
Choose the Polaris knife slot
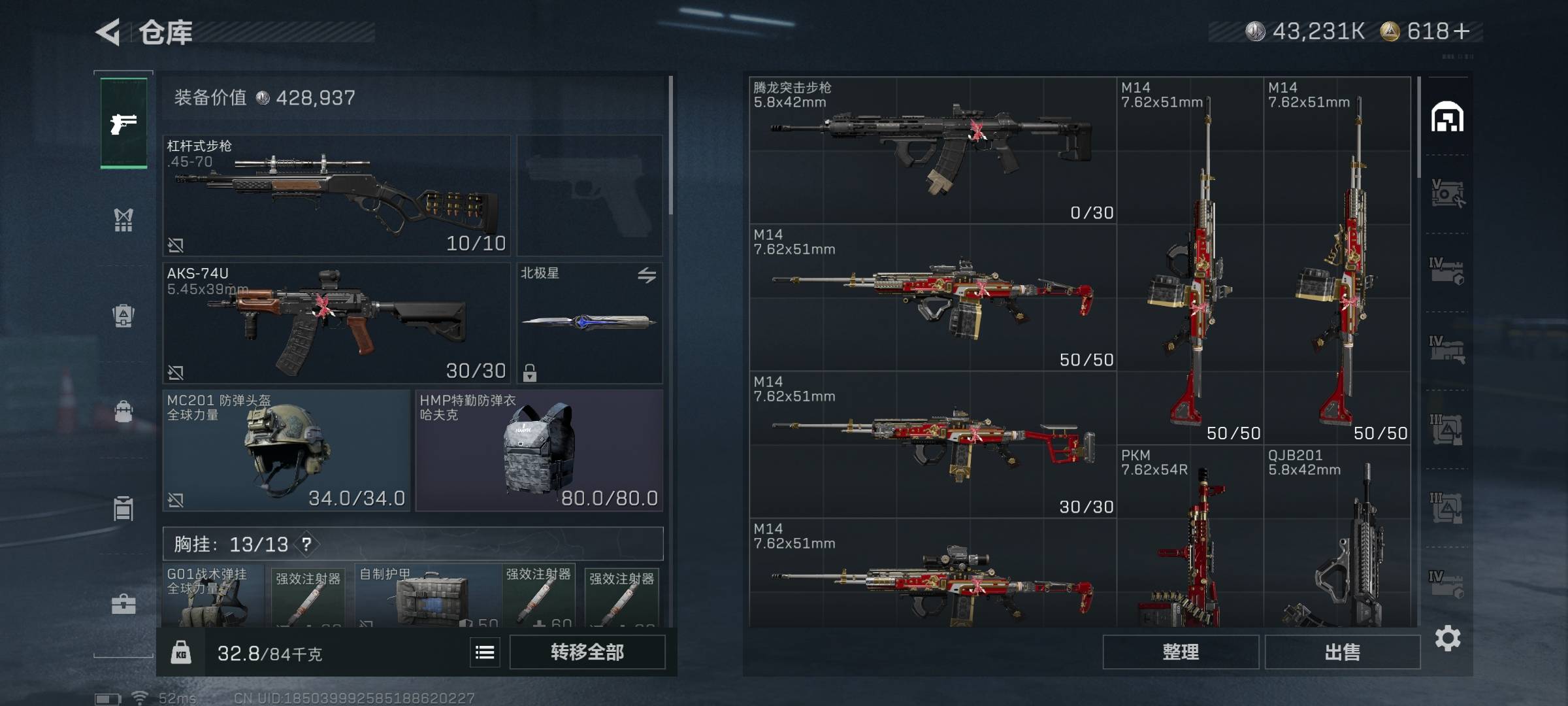pos(589,323)
